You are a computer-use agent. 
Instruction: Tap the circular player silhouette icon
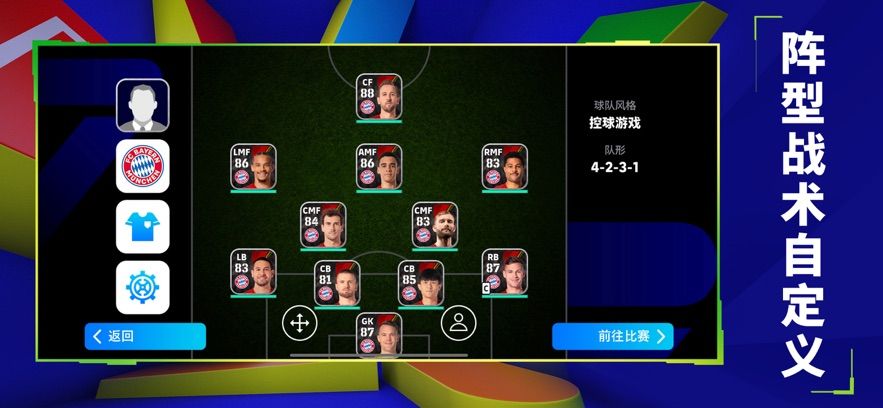pos(458,322)
